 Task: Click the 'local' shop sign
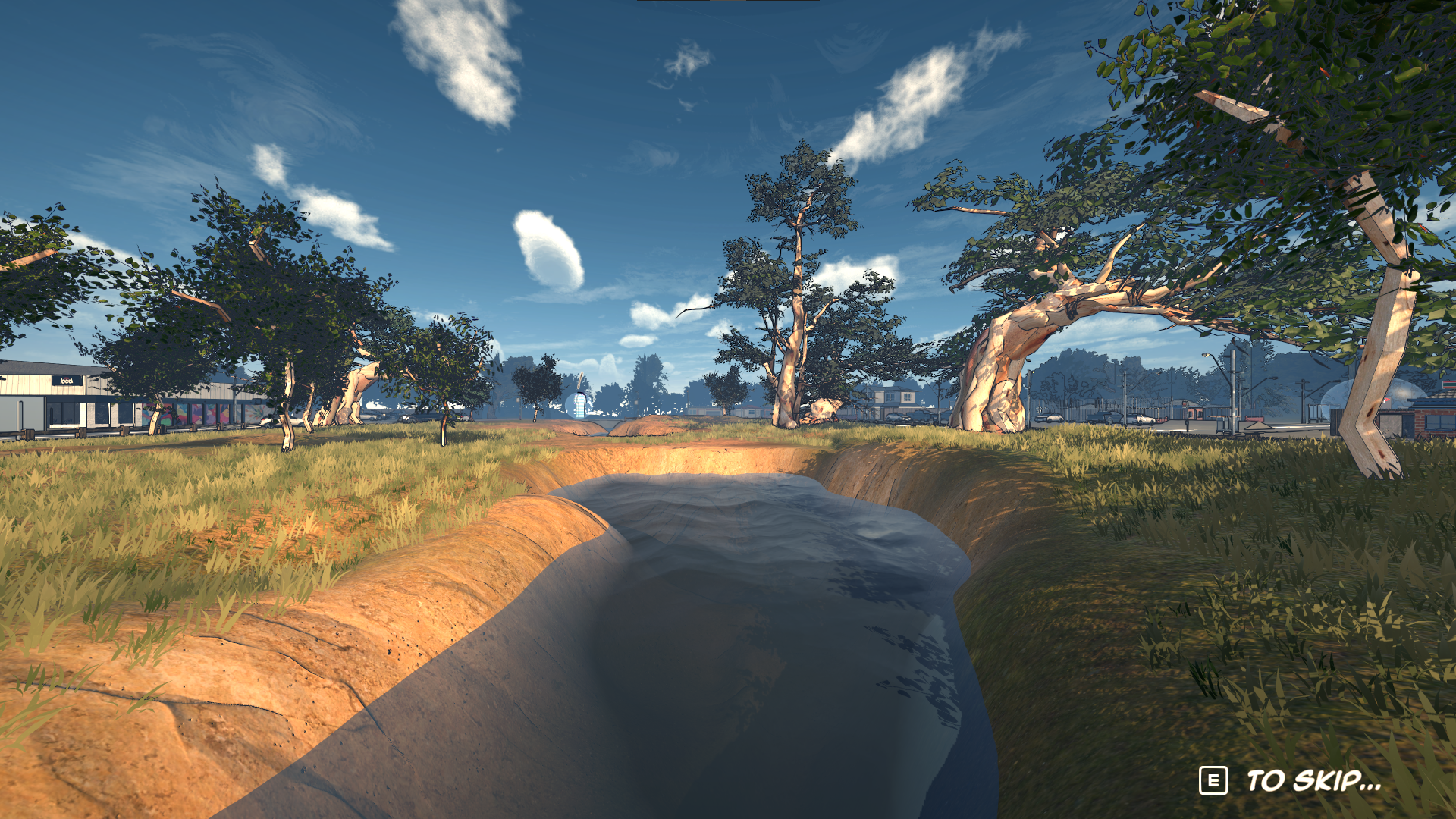[66, 381]
